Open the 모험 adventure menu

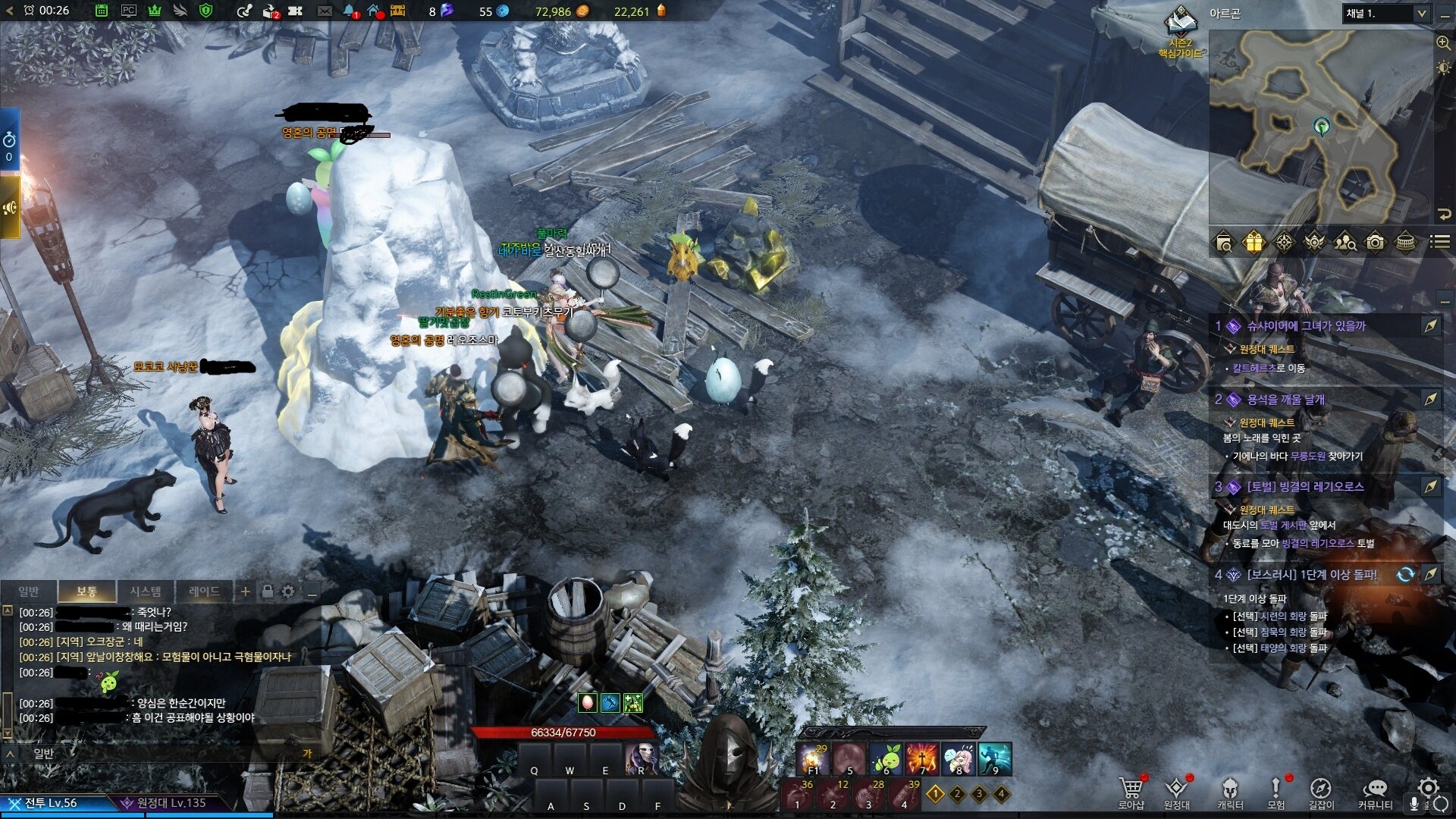point(1276,792)
